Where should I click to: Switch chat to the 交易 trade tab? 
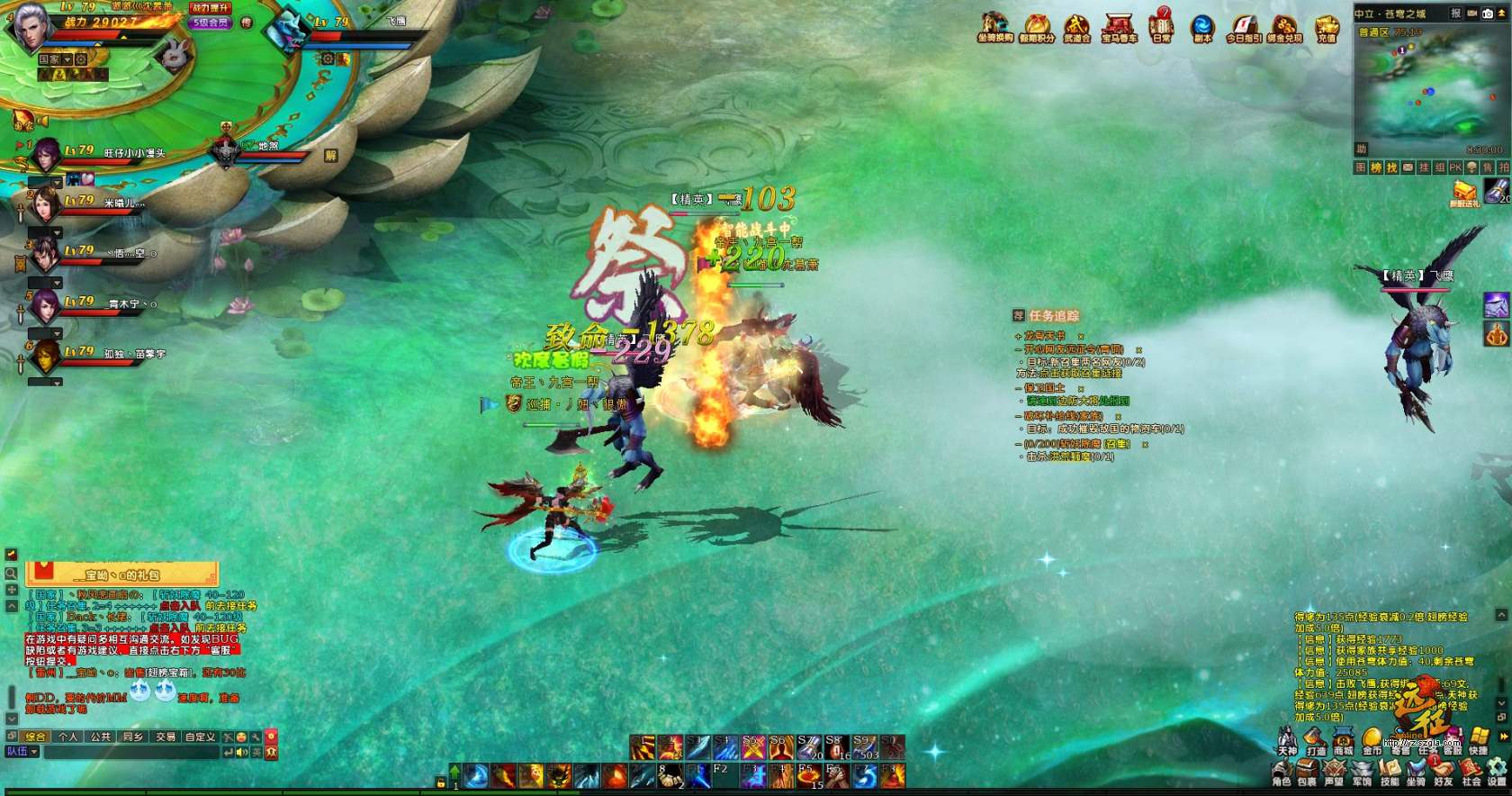tap(166, 737)
